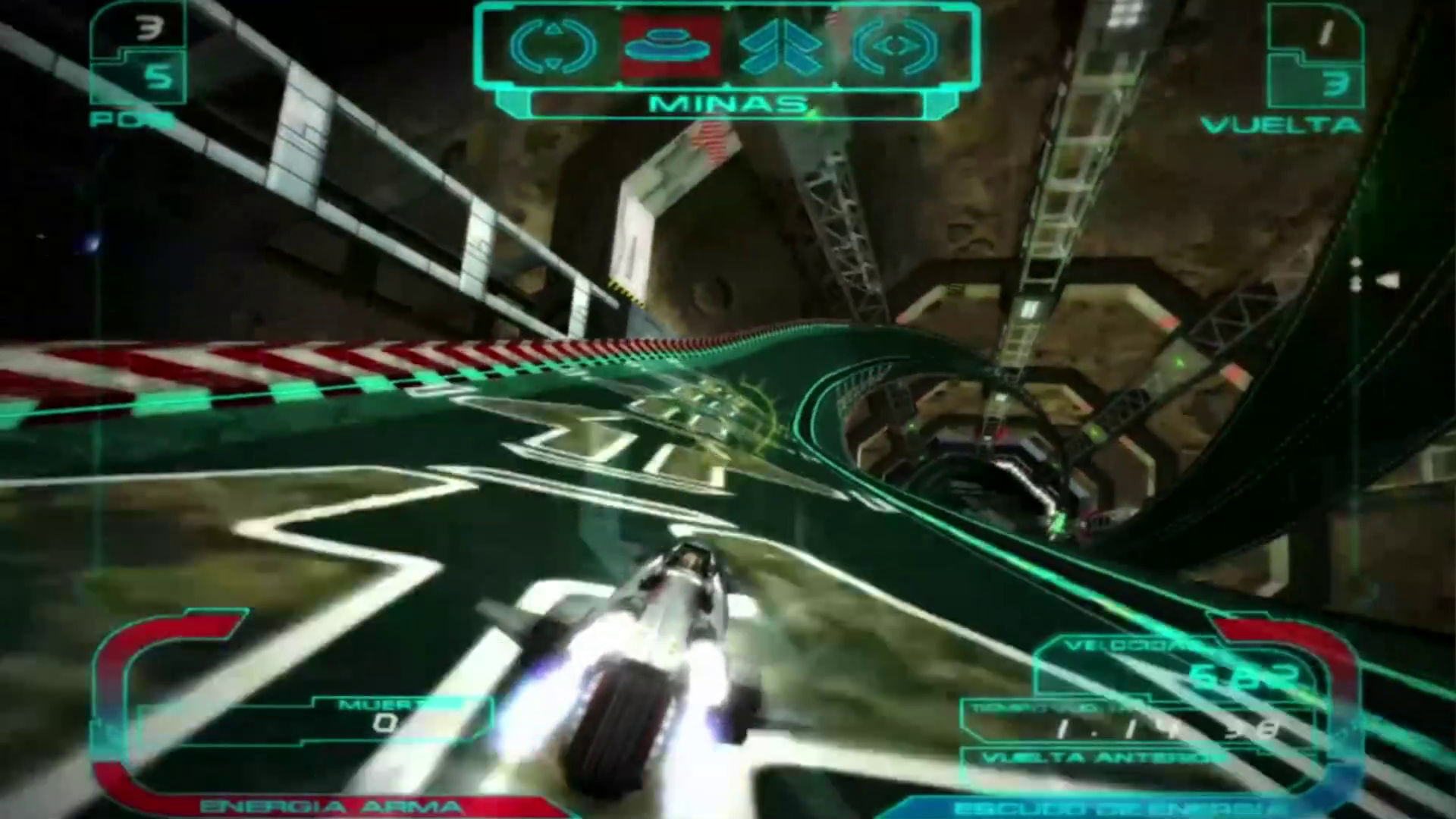Activate the triple upward arrows weapon icon

[x=781, y=46]
